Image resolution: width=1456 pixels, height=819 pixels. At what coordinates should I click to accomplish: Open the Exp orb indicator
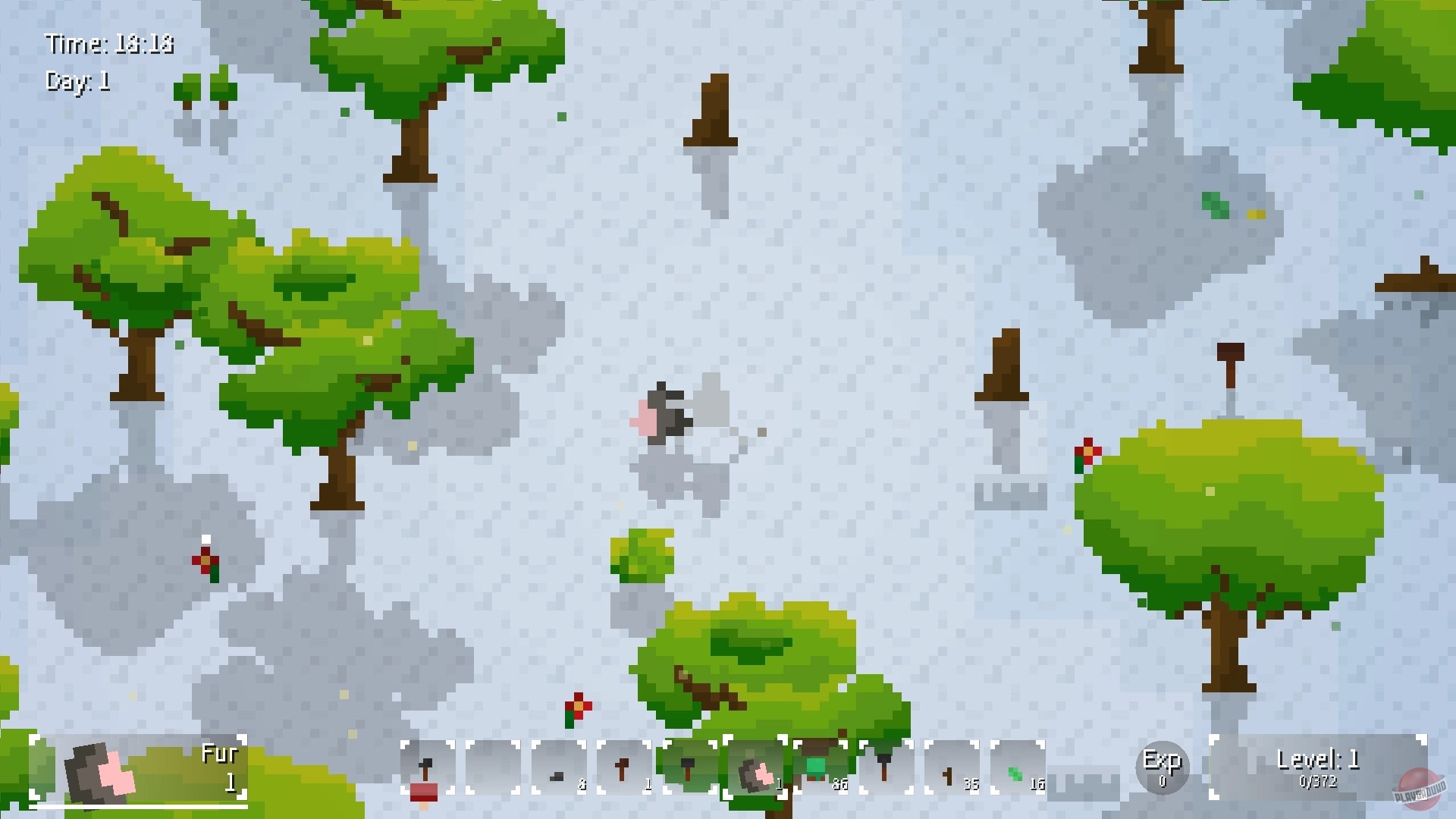pos(1163,768)
